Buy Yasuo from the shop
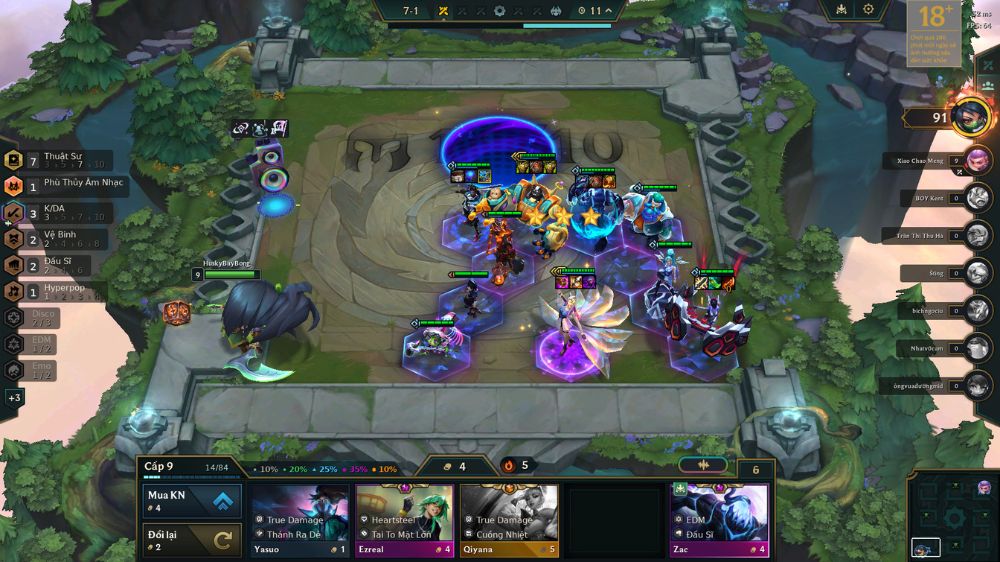 [300, 520]
